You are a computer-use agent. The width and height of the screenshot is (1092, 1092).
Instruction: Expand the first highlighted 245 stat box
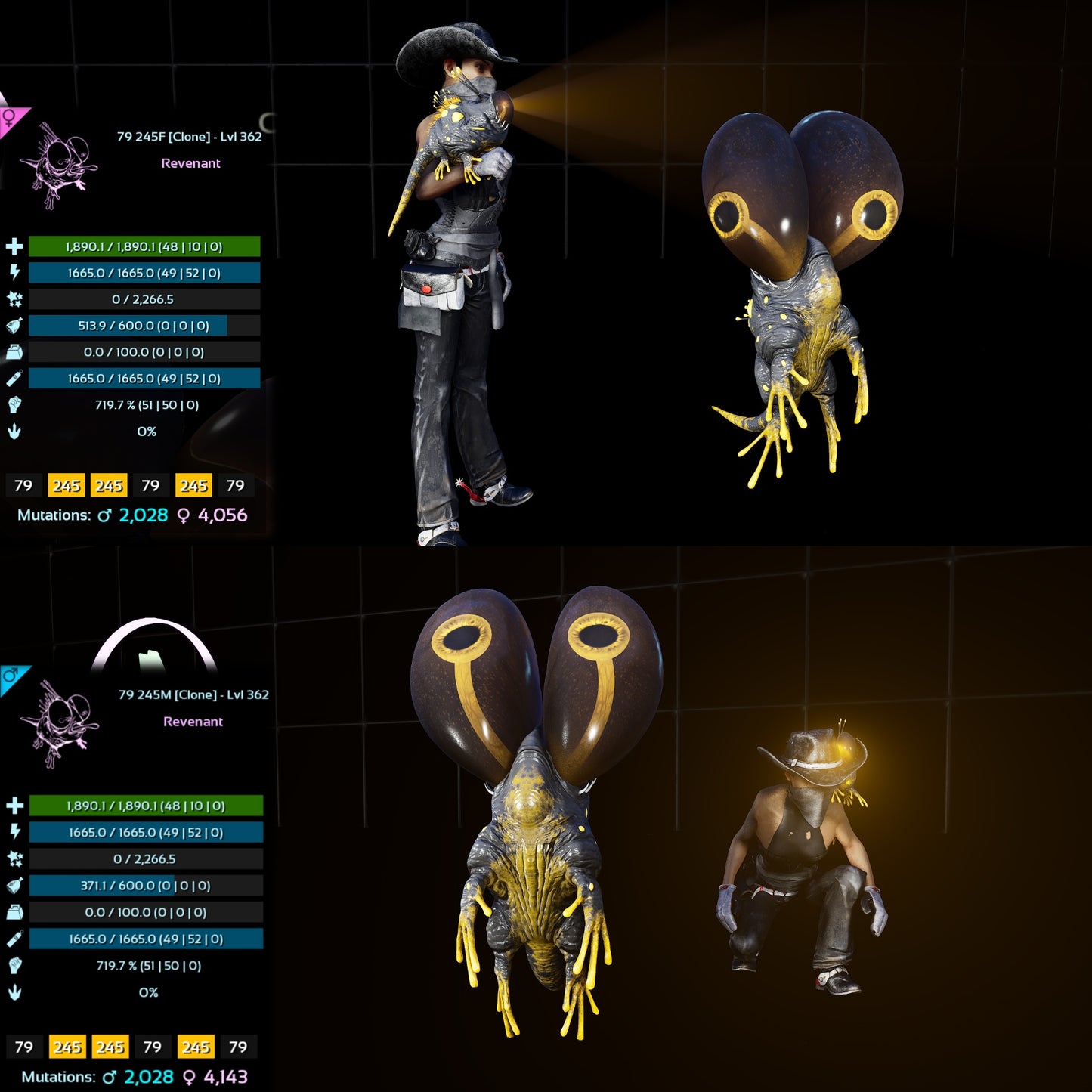click(67, 486)
